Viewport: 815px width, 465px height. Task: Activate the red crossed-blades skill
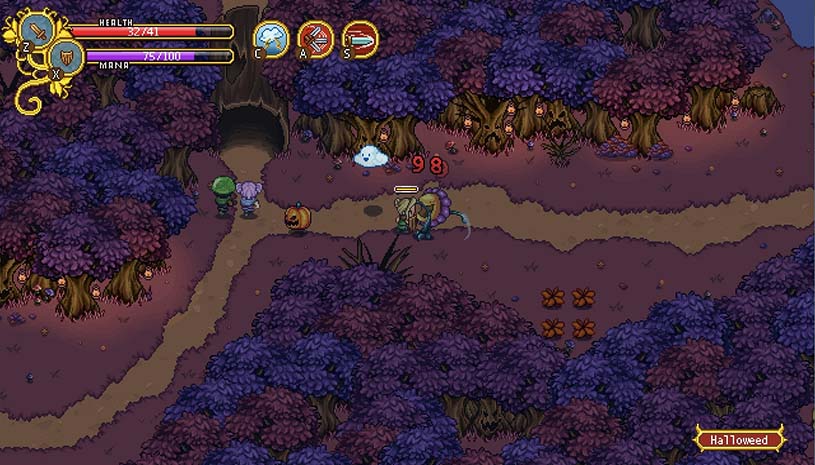coord(316,38)
